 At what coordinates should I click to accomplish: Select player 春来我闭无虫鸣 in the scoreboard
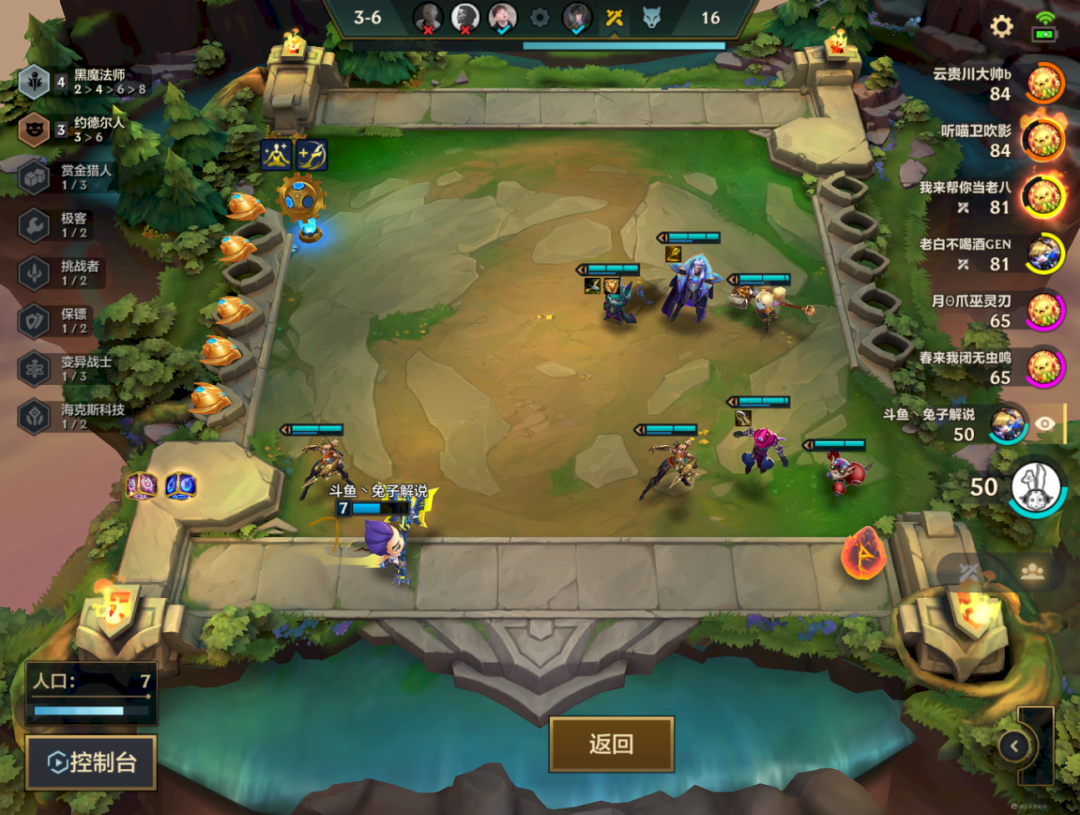coord(1043,367)
